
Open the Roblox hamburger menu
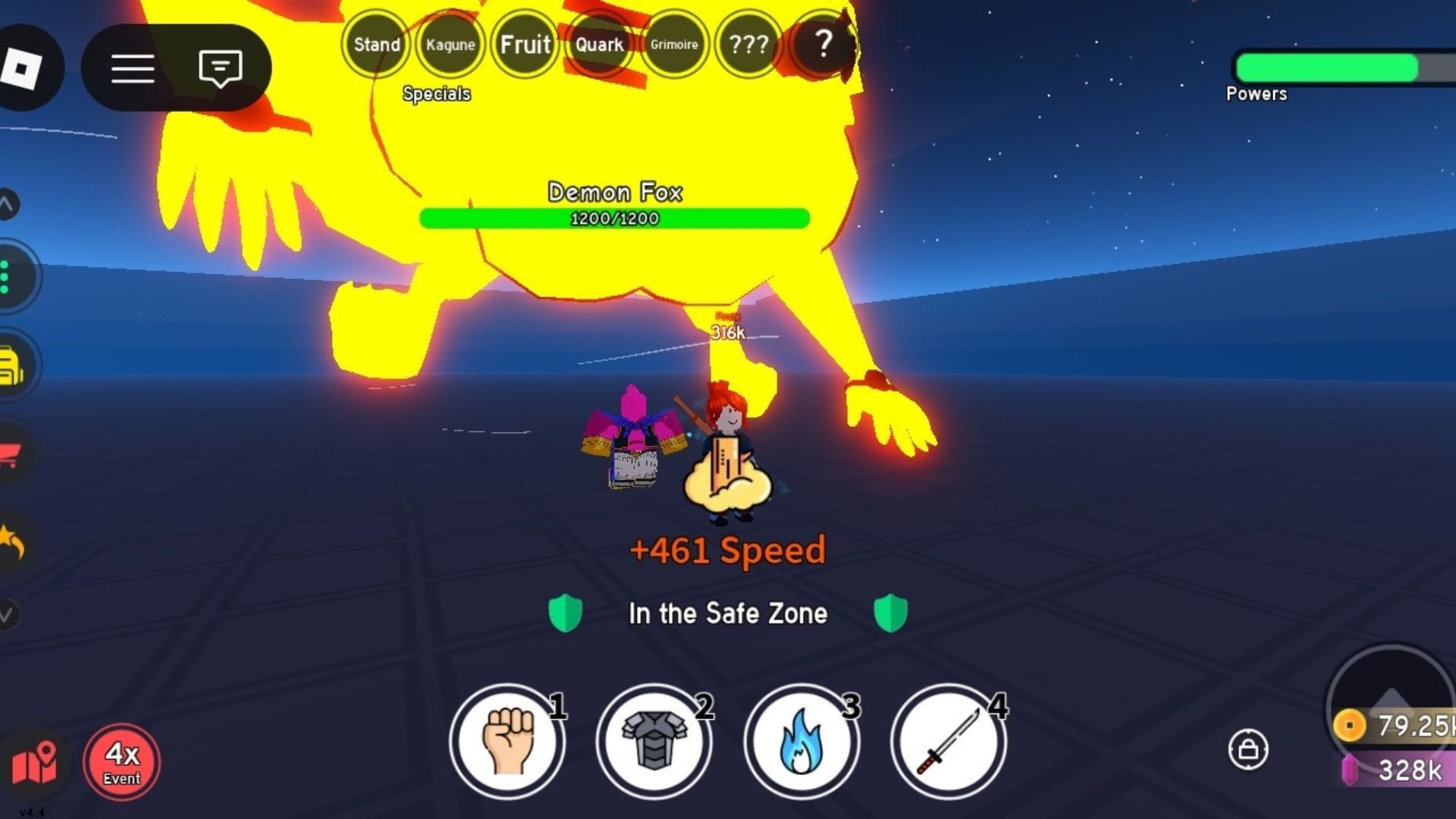[133, 67]
